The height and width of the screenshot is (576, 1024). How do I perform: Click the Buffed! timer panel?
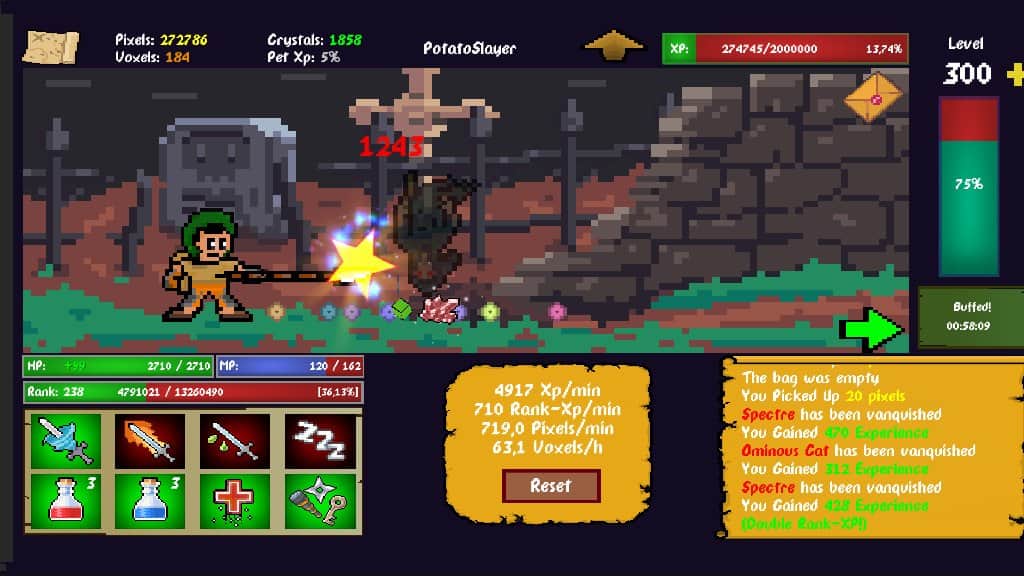[971, 318]
